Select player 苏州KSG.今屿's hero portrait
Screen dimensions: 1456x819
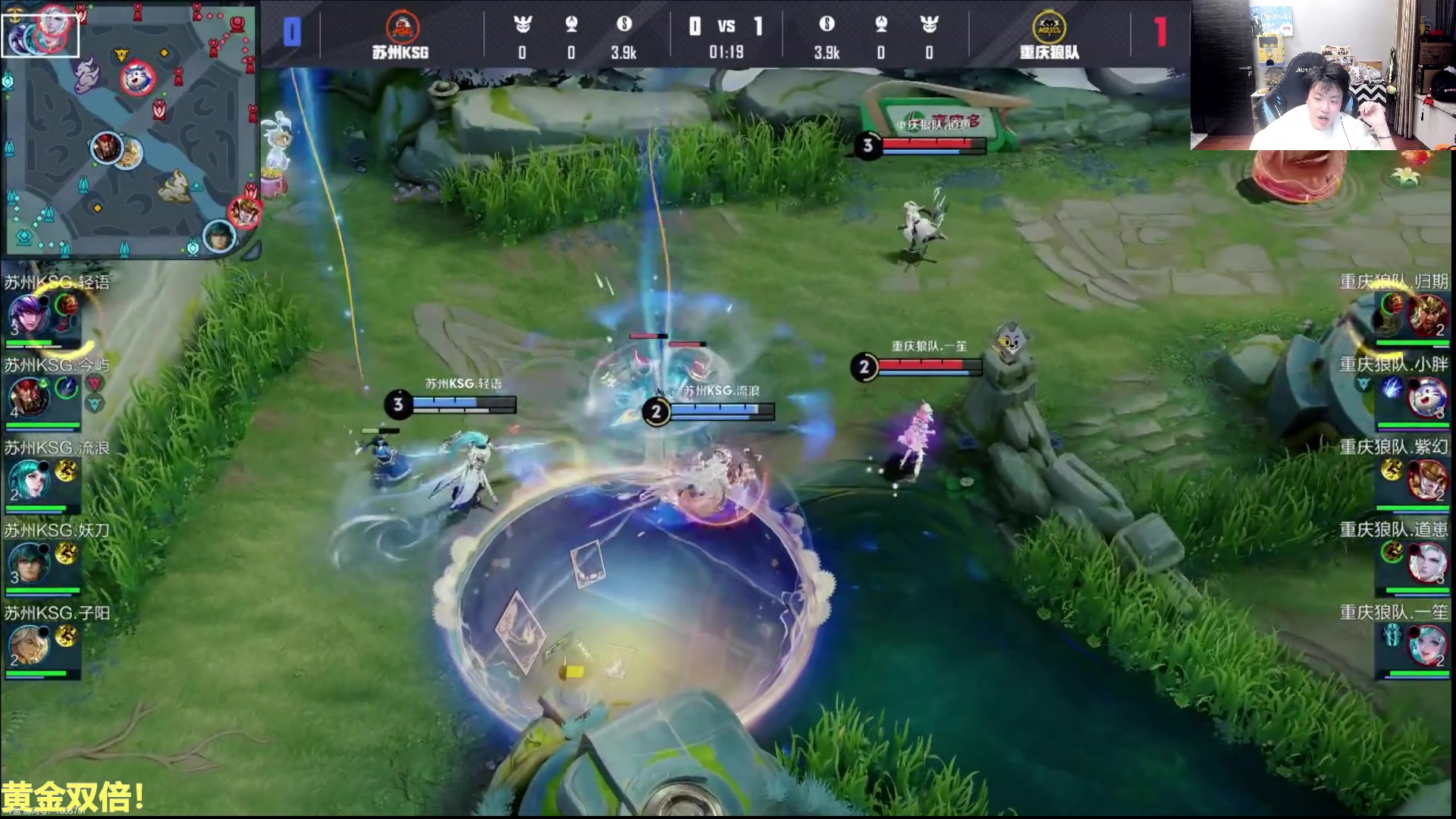29,397
